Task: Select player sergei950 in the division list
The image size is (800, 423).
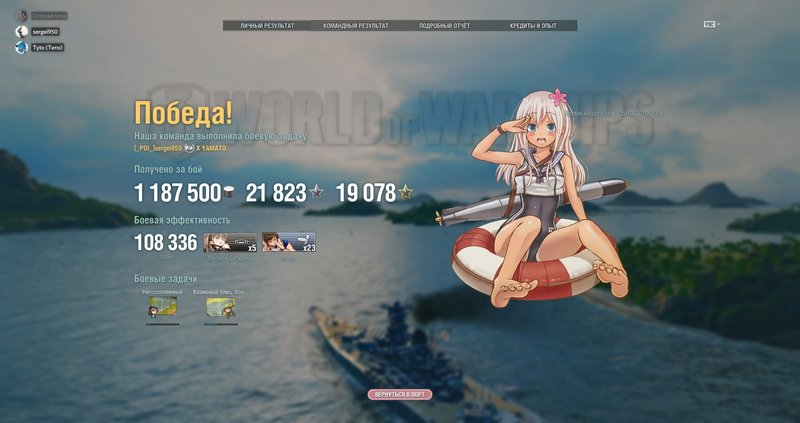Action: (x=45, y=32)
